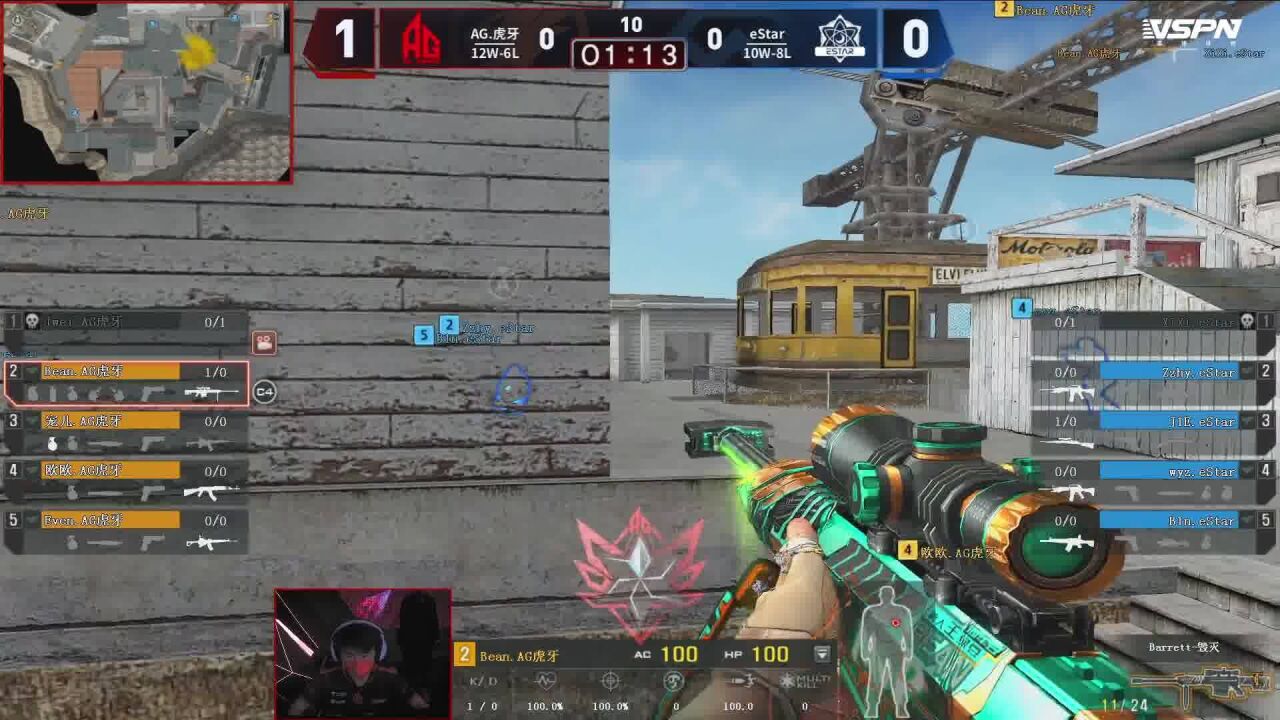Collapse the player stats panel arrow
The height and width of the screenshot is (720, 1280).
[x=822, y=654]
